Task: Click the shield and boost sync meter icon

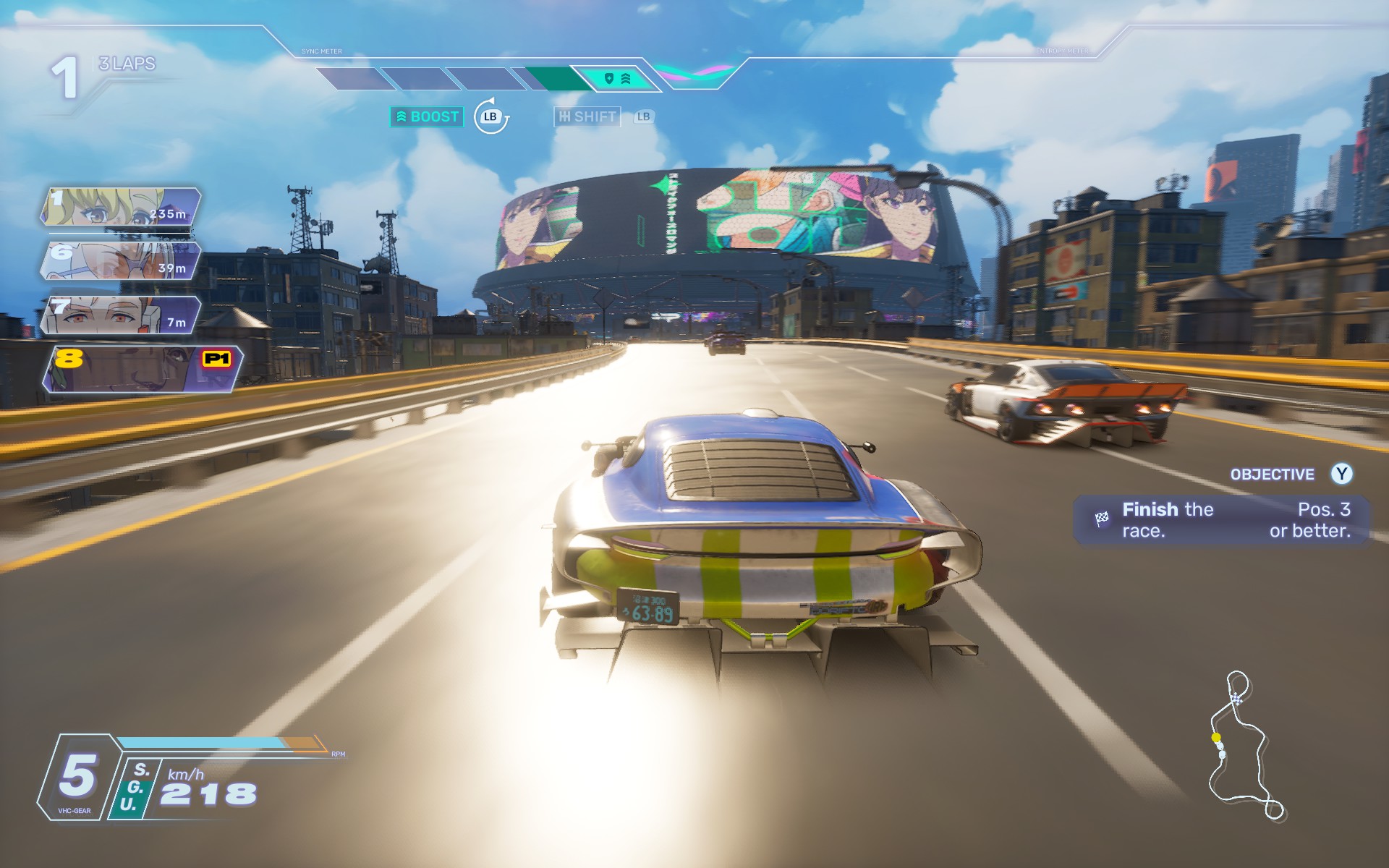Action: [x=616, y=78]
